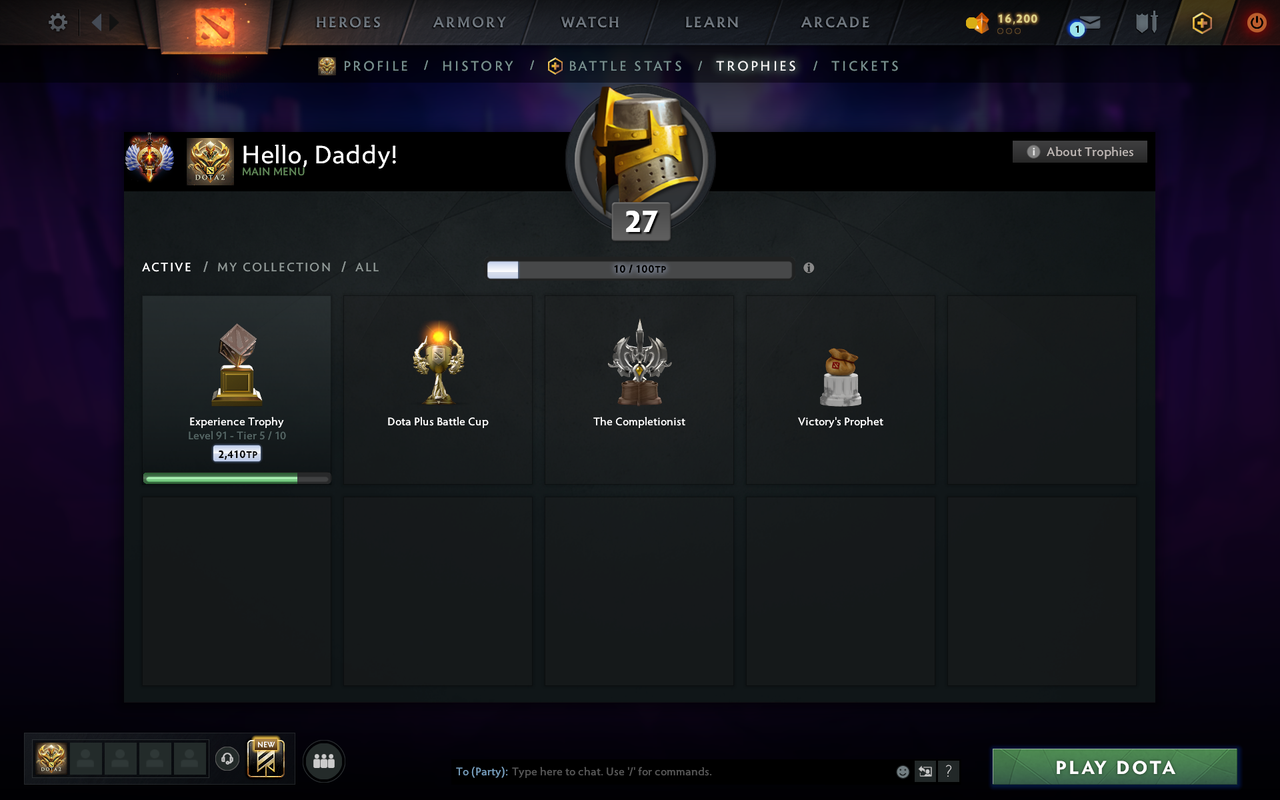Toggle the Trophy Points info icon
Viewport: 1280px width, 800px height.
point(809,268)
